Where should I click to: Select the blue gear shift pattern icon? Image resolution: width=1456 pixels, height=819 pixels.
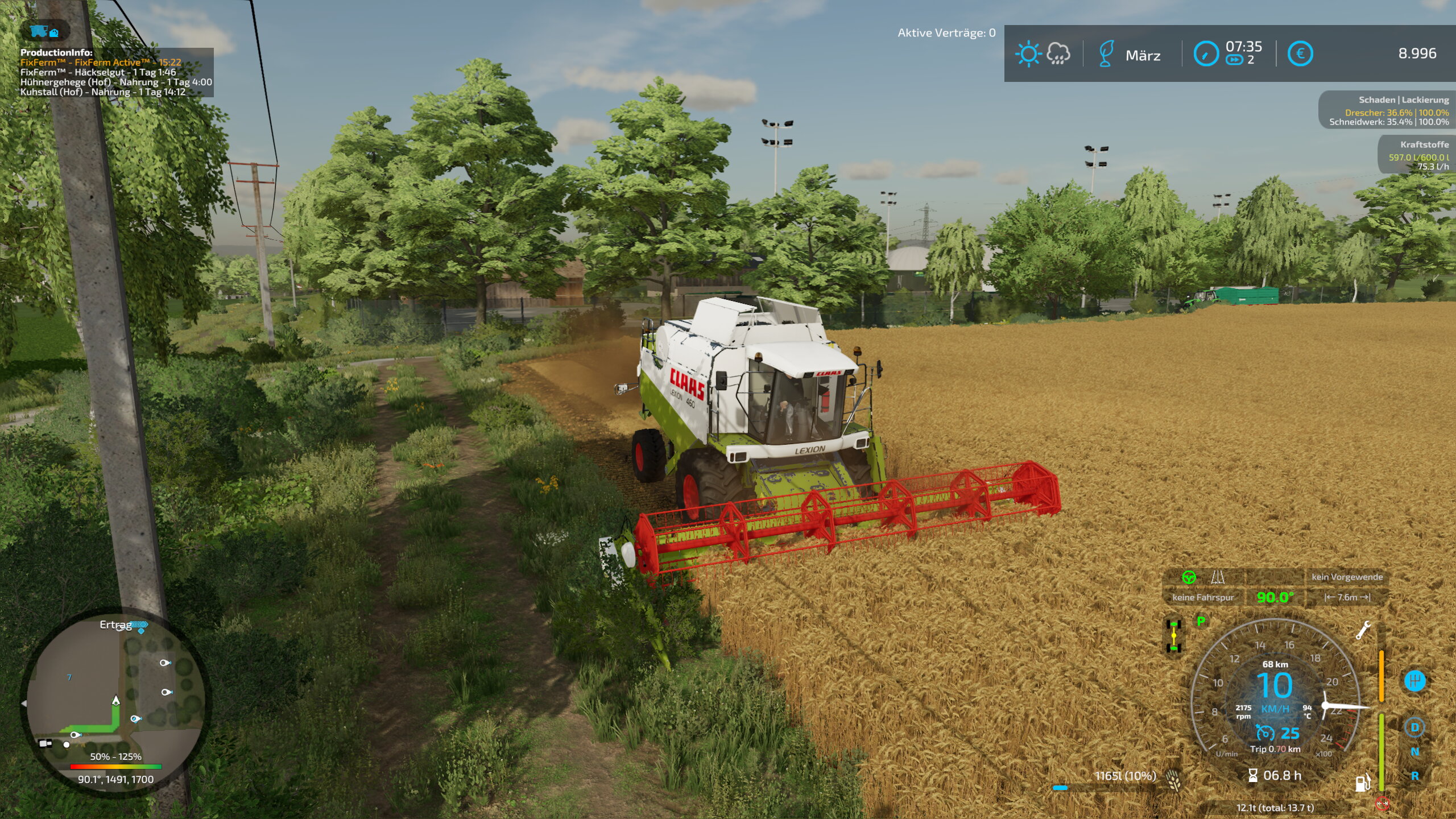[1414, 681]
